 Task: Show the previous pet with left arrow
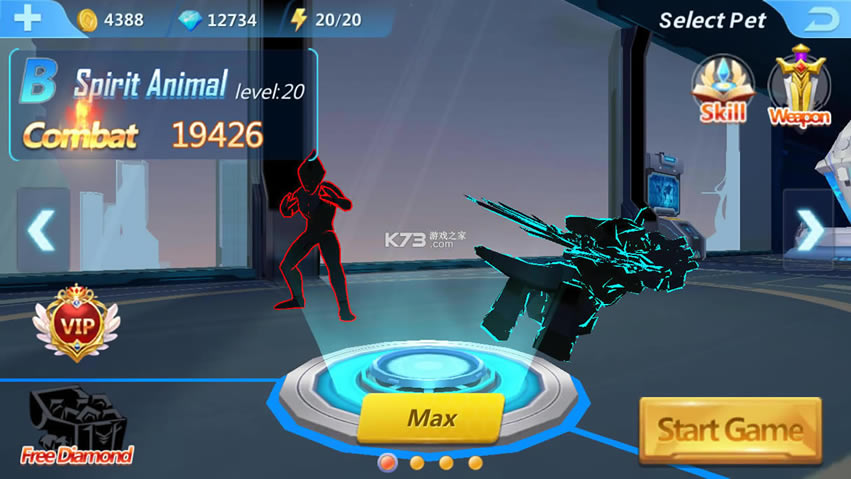pyautogui.click(x=42, y=231)
